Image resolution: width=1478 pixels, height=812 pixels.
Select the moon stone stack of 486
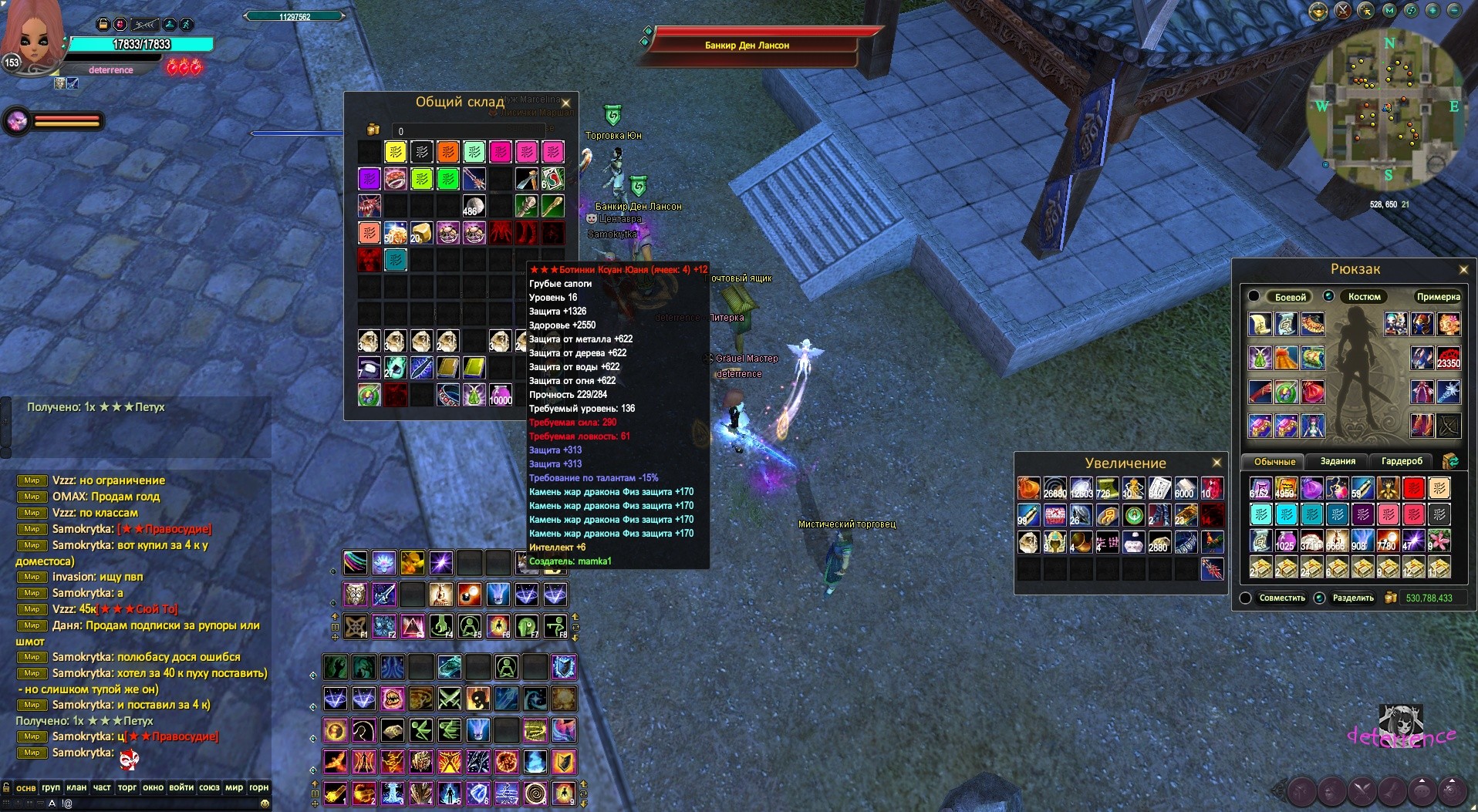(x=474, y=207)
